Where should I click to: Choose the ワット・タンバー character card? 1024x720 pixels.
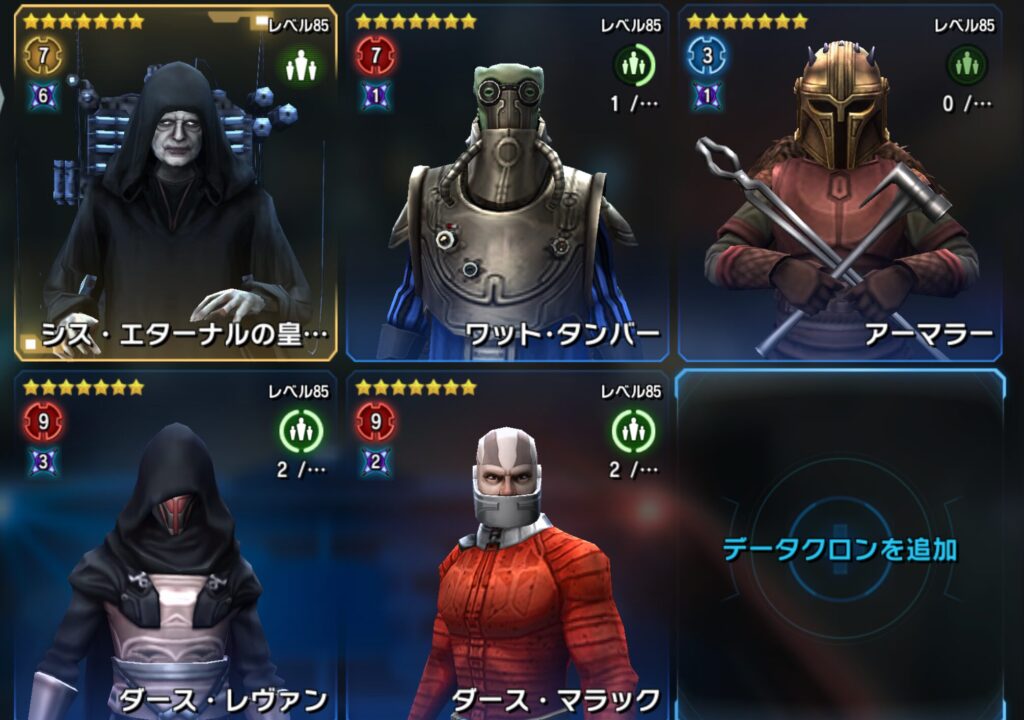[507, 185]
